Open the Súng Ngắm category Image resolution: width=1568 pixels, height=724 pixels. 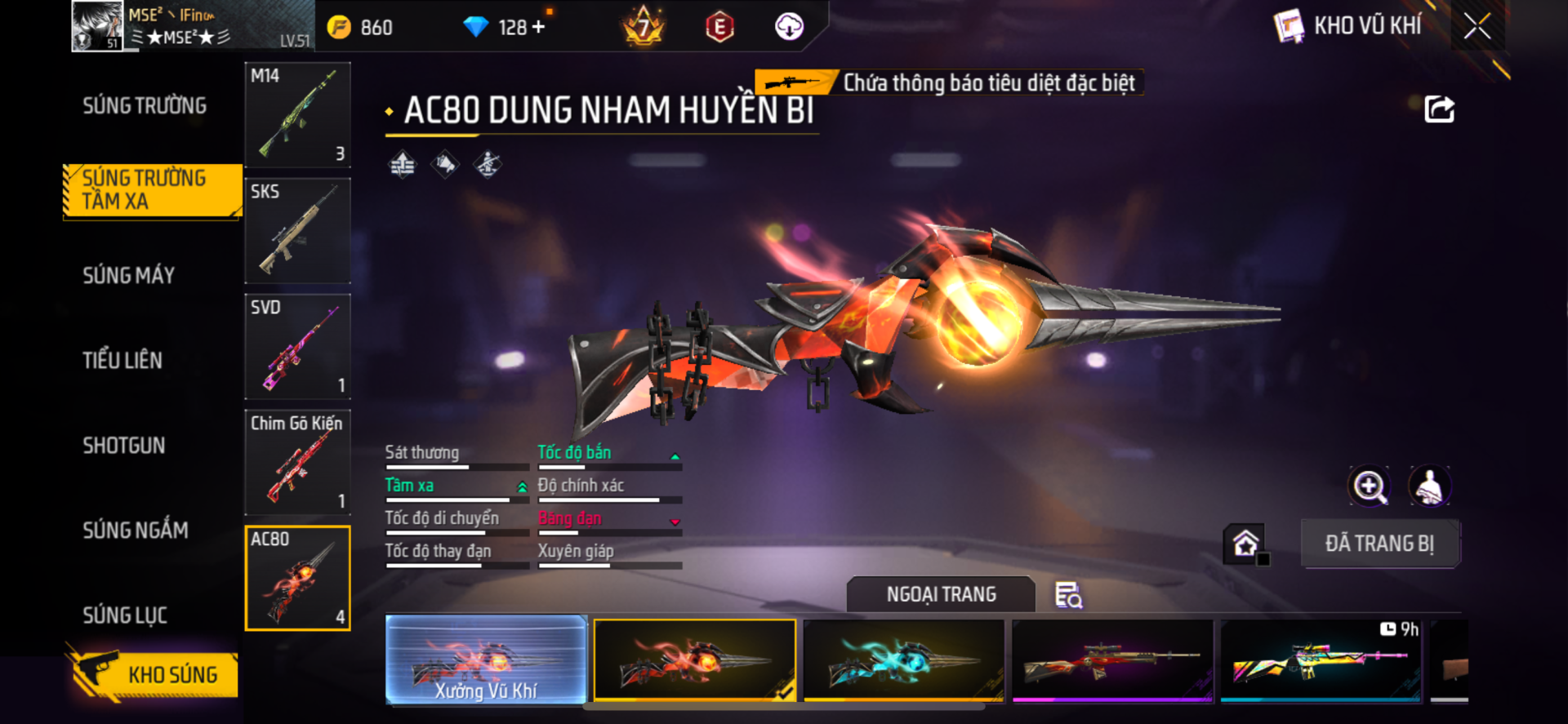point(136,531)
